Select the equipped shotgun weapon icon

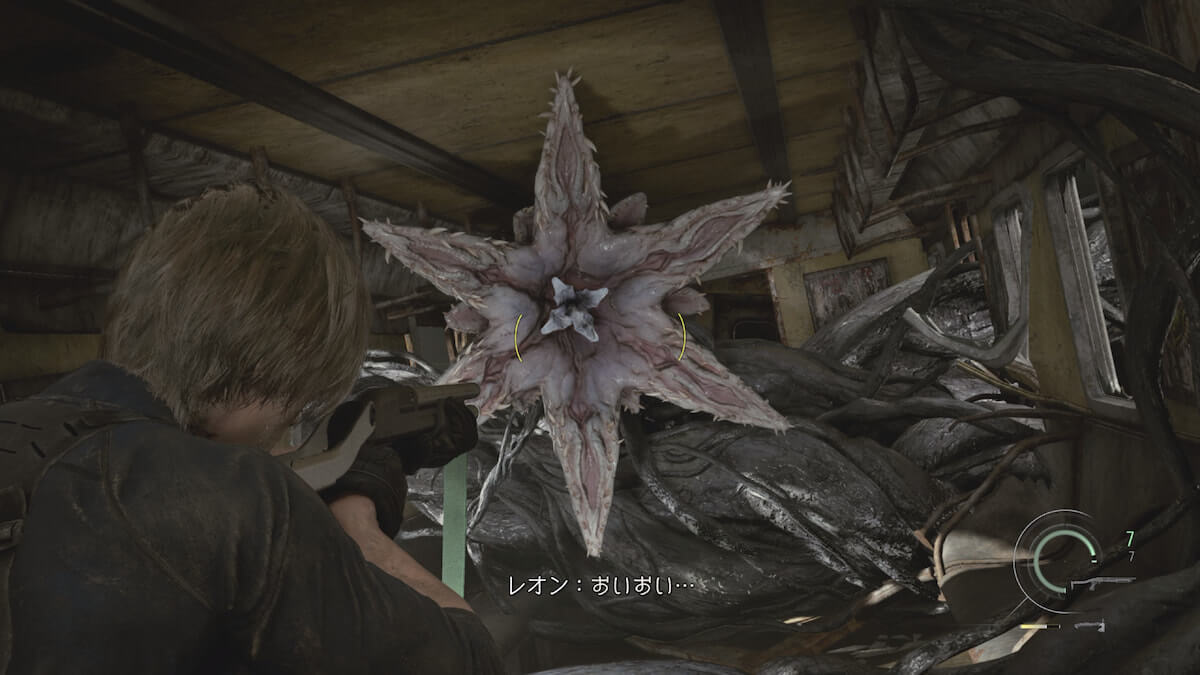(1102, 581)
